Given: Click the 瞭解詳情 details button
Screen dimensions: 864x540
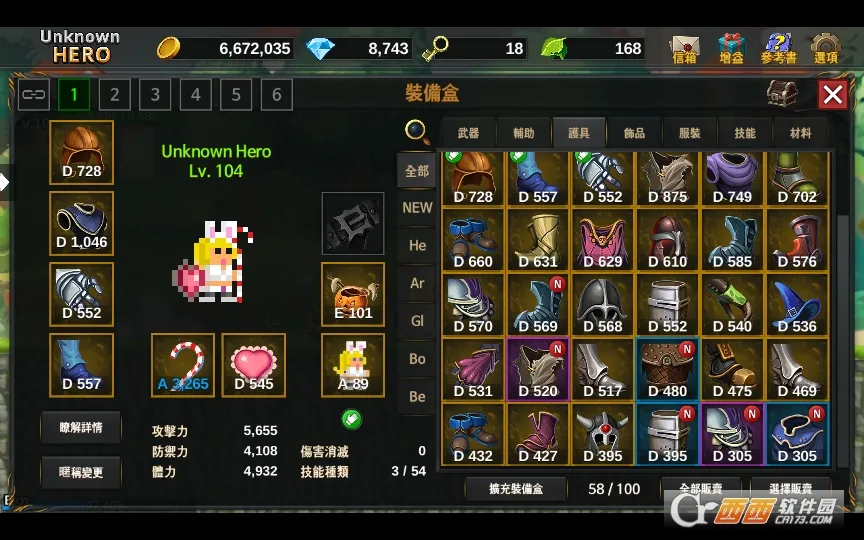Looking at the screenshot, I should [80, 427].
